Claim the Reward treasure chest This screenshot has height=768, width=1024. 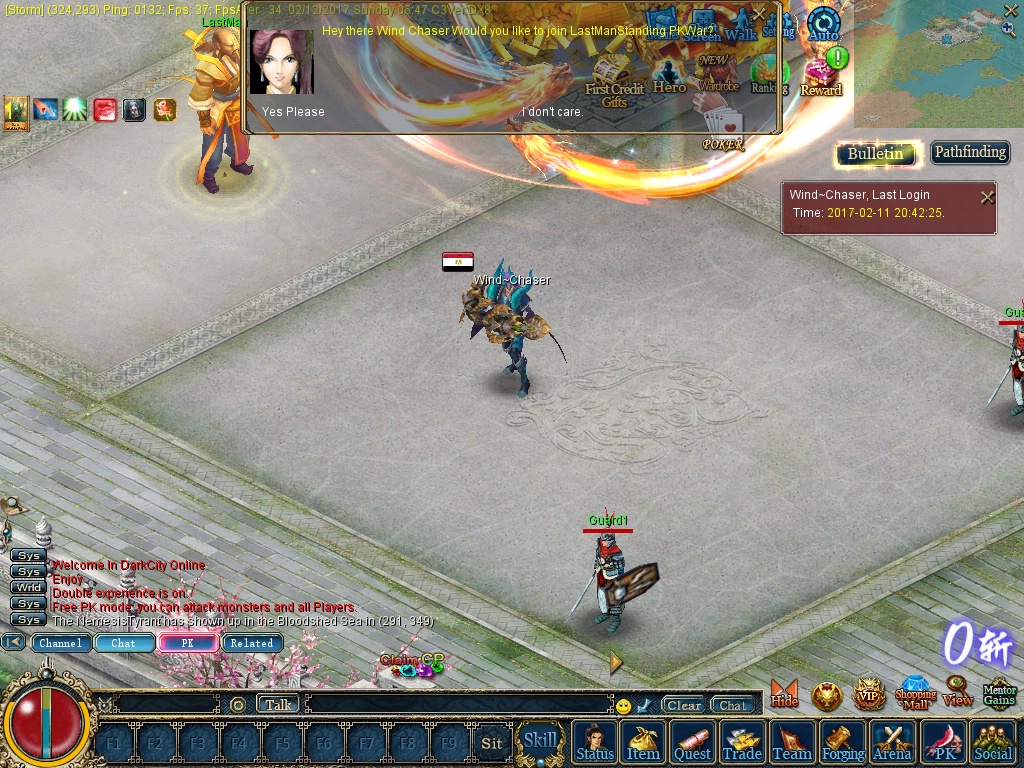pyautogui.click(x=821, y=76)
